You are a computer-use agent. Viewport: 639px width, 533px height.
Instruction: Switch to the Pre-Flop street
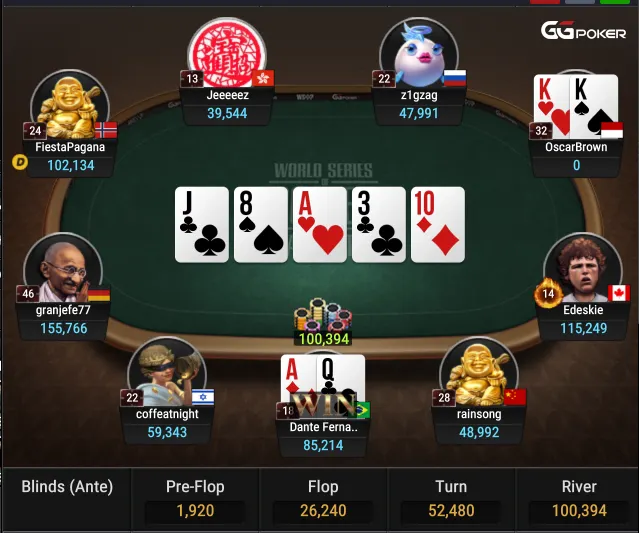(195, 499)
